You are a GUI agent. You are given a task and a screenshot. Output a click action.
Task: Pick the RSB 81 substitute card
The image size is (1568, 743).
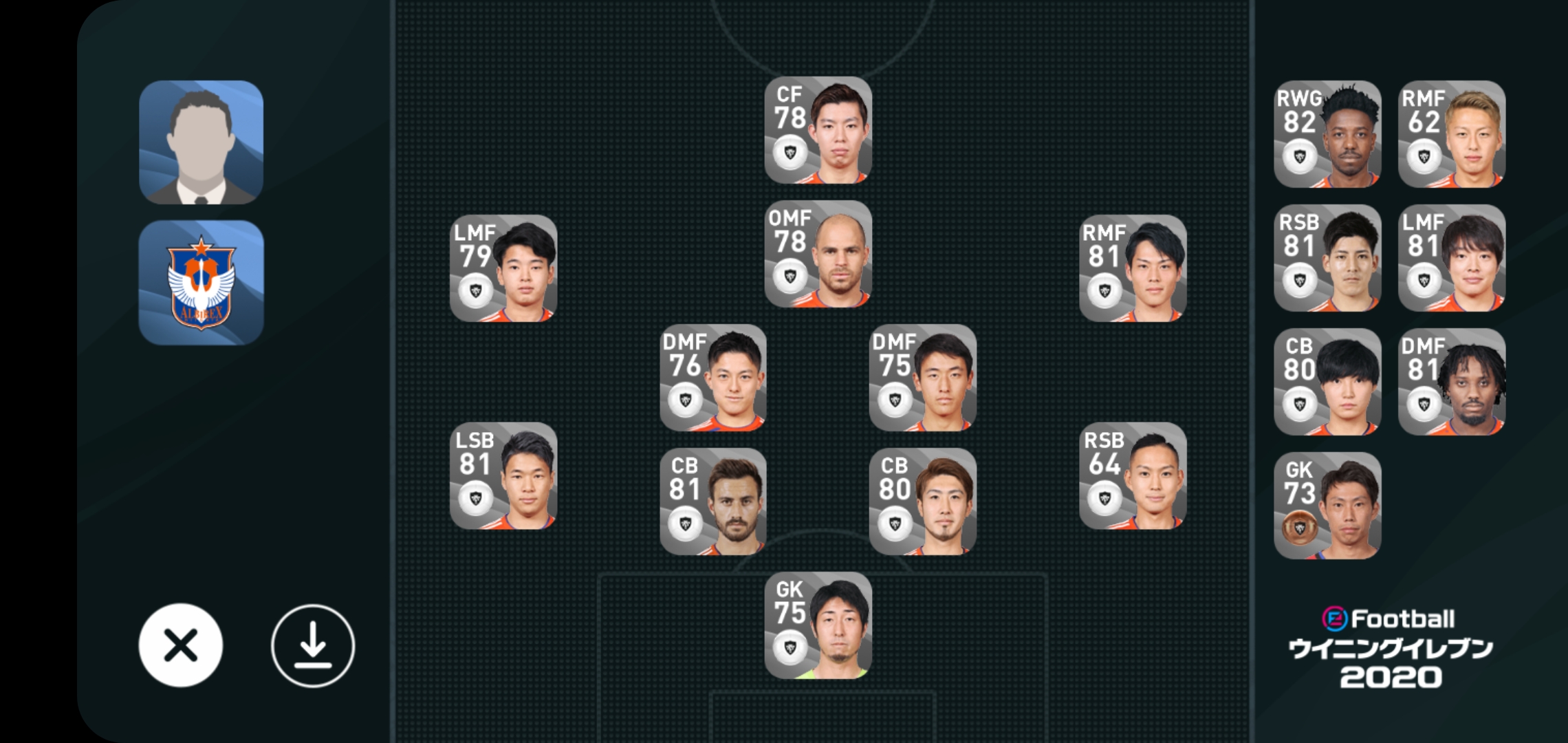coord(1327,258)
